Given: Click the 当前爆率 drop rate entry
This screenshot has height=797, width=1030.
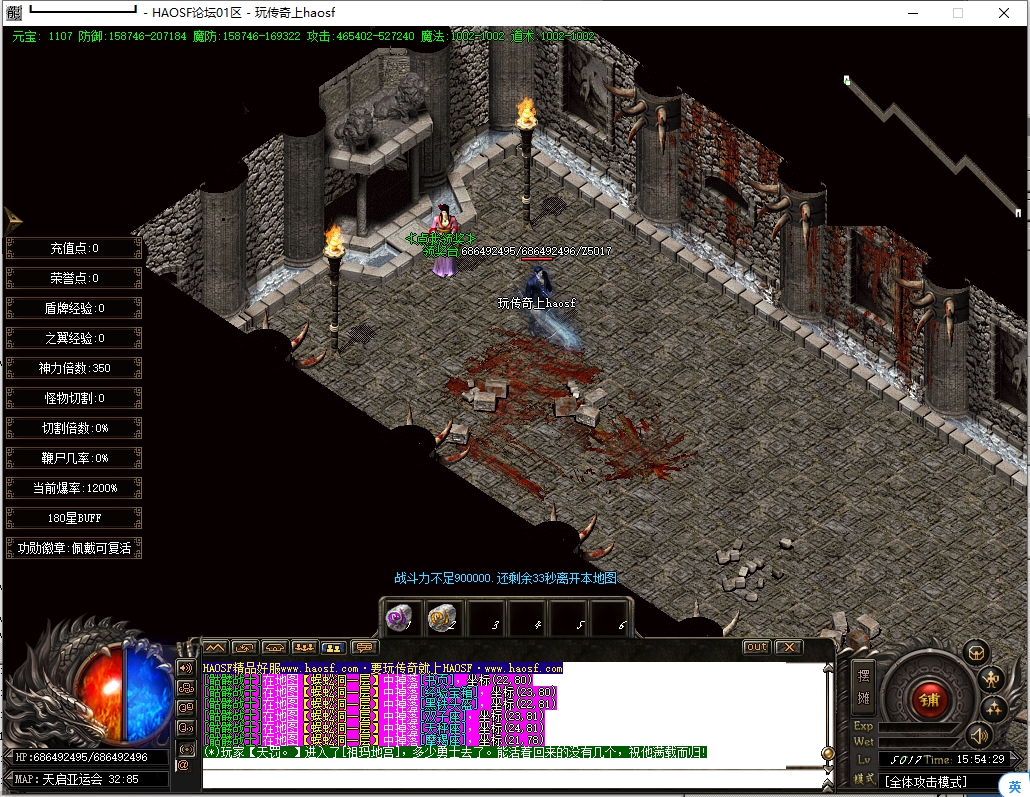Looking at the screenshot, I should pyautogui.click(x=74, y=488).
